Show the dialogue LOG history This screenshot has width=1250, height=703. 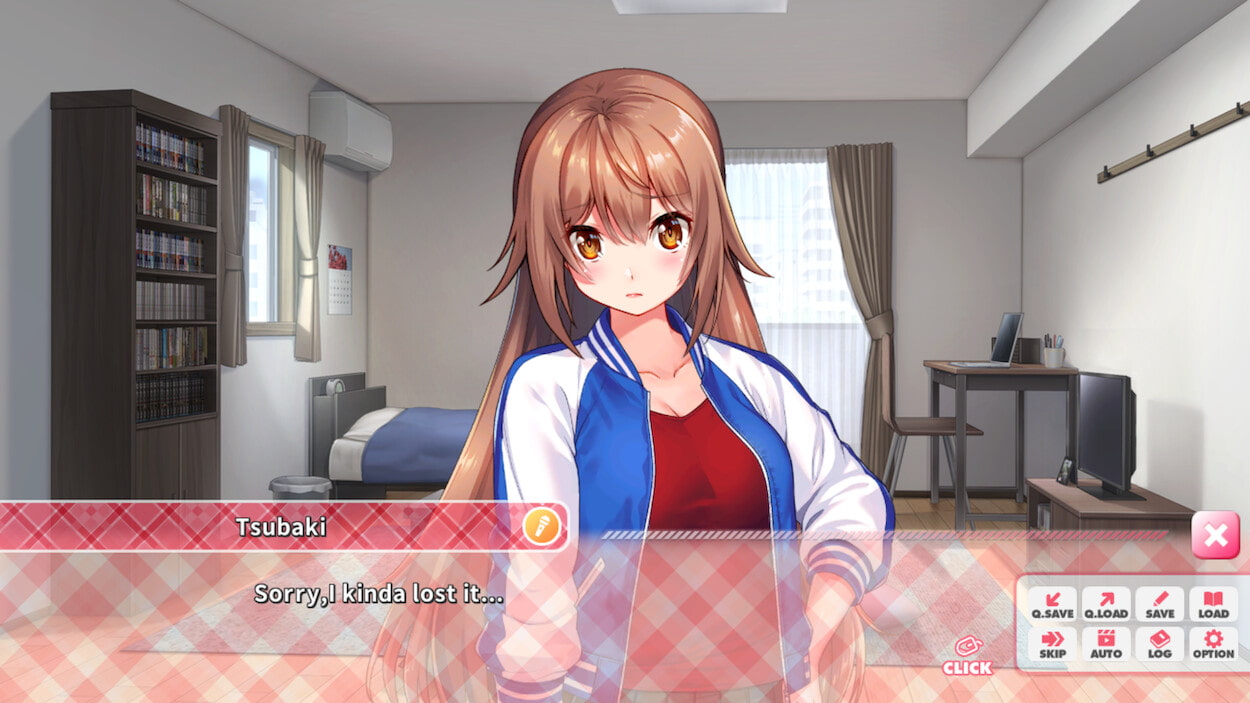(1160, 644)
